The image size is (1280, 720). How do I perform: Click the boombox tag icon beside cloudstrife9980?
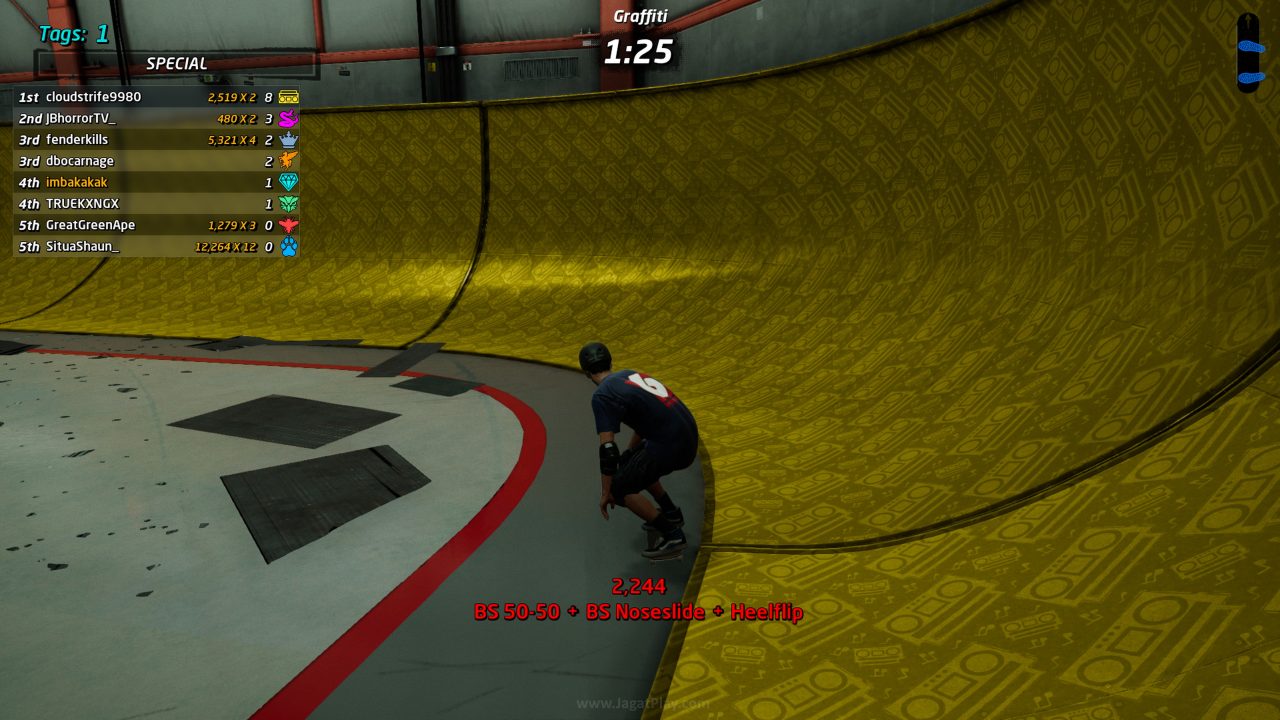(x=288, y=97)
